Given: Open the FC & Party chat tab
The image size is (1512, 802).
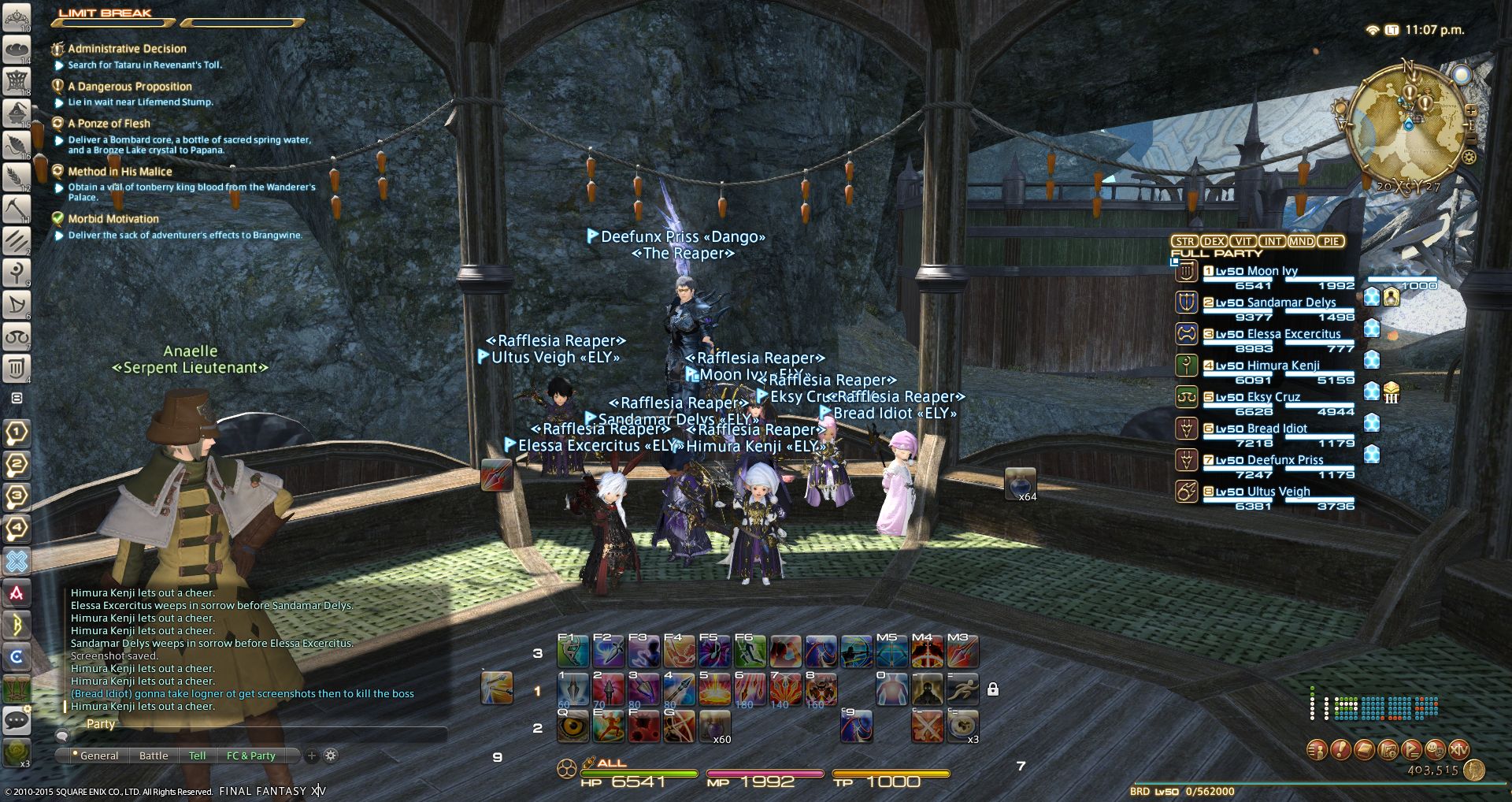Looking at the screenshot, I should click(x=250, y=756).
